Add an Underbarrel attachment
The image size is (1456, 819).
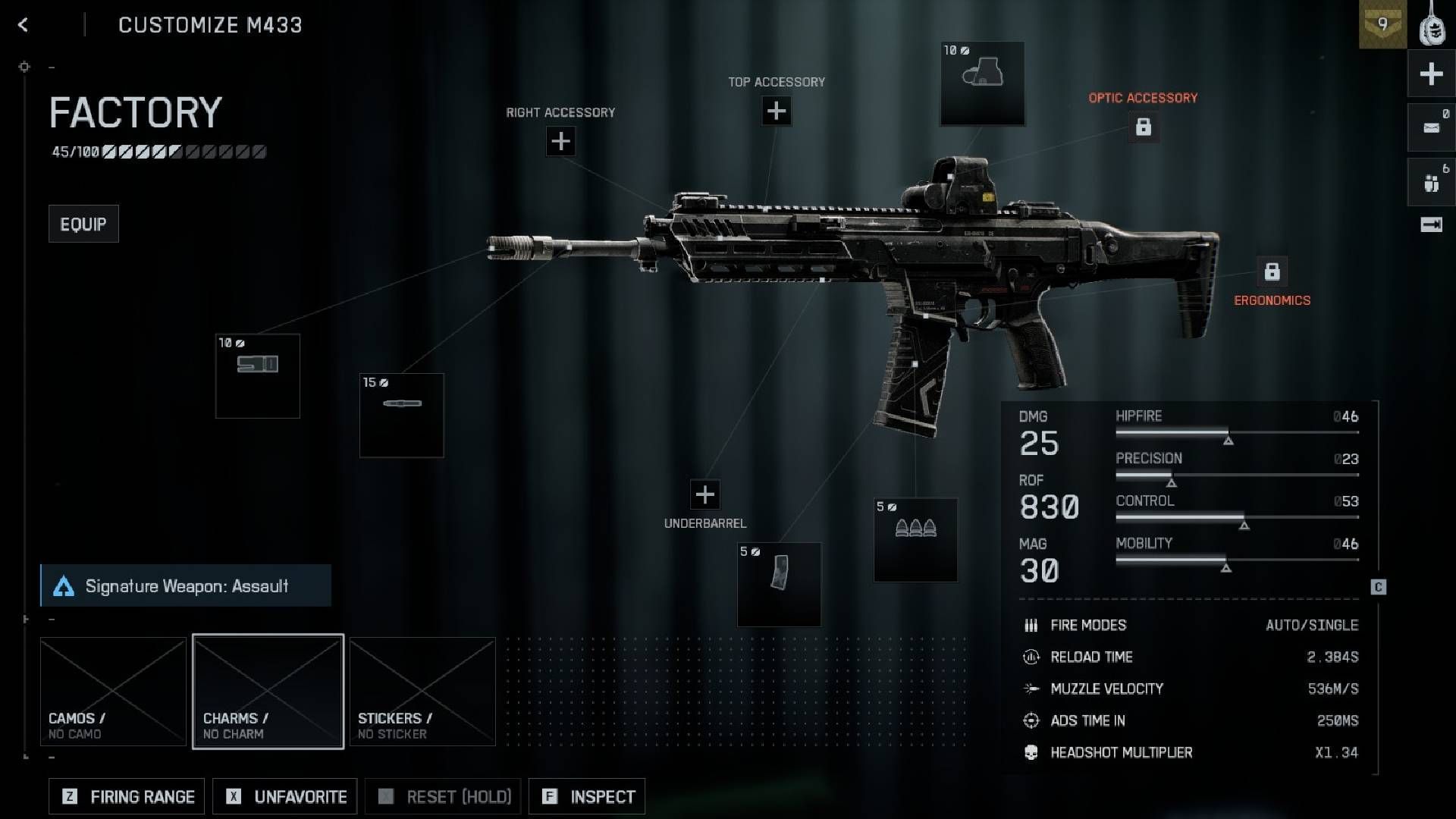click(704, 494)
